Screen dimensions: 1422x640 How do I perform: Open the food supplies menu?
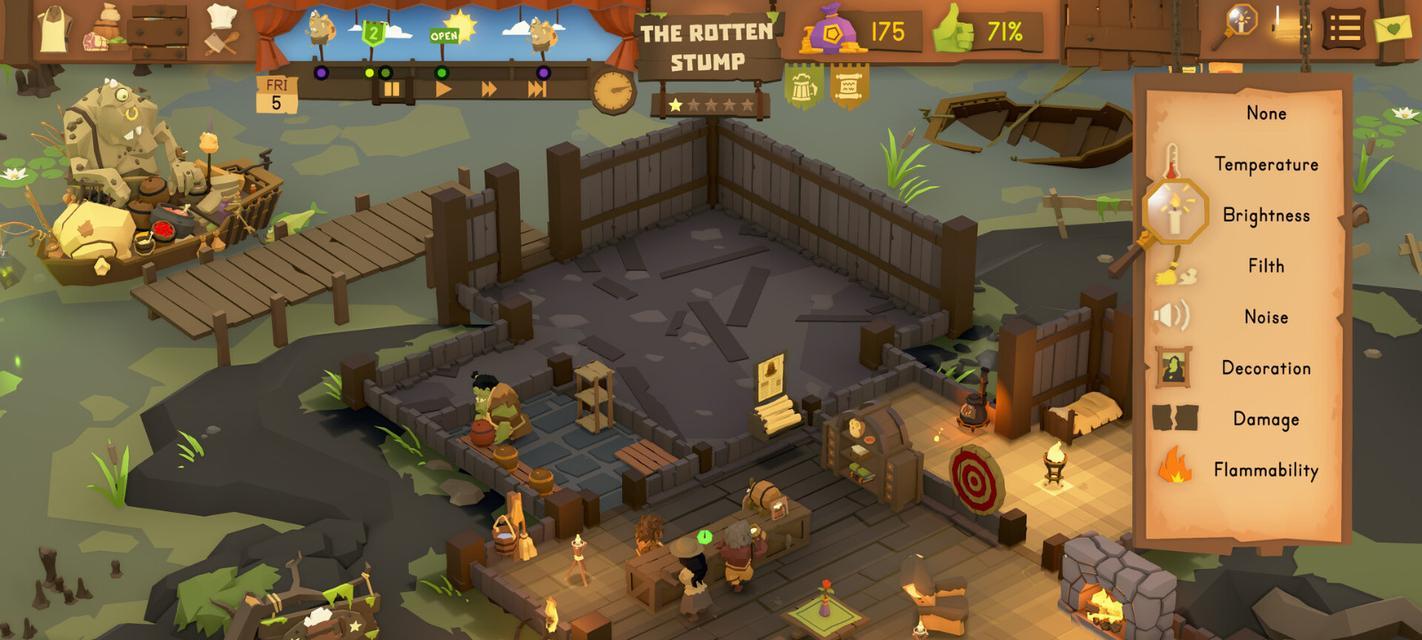[x=102, y=29]
